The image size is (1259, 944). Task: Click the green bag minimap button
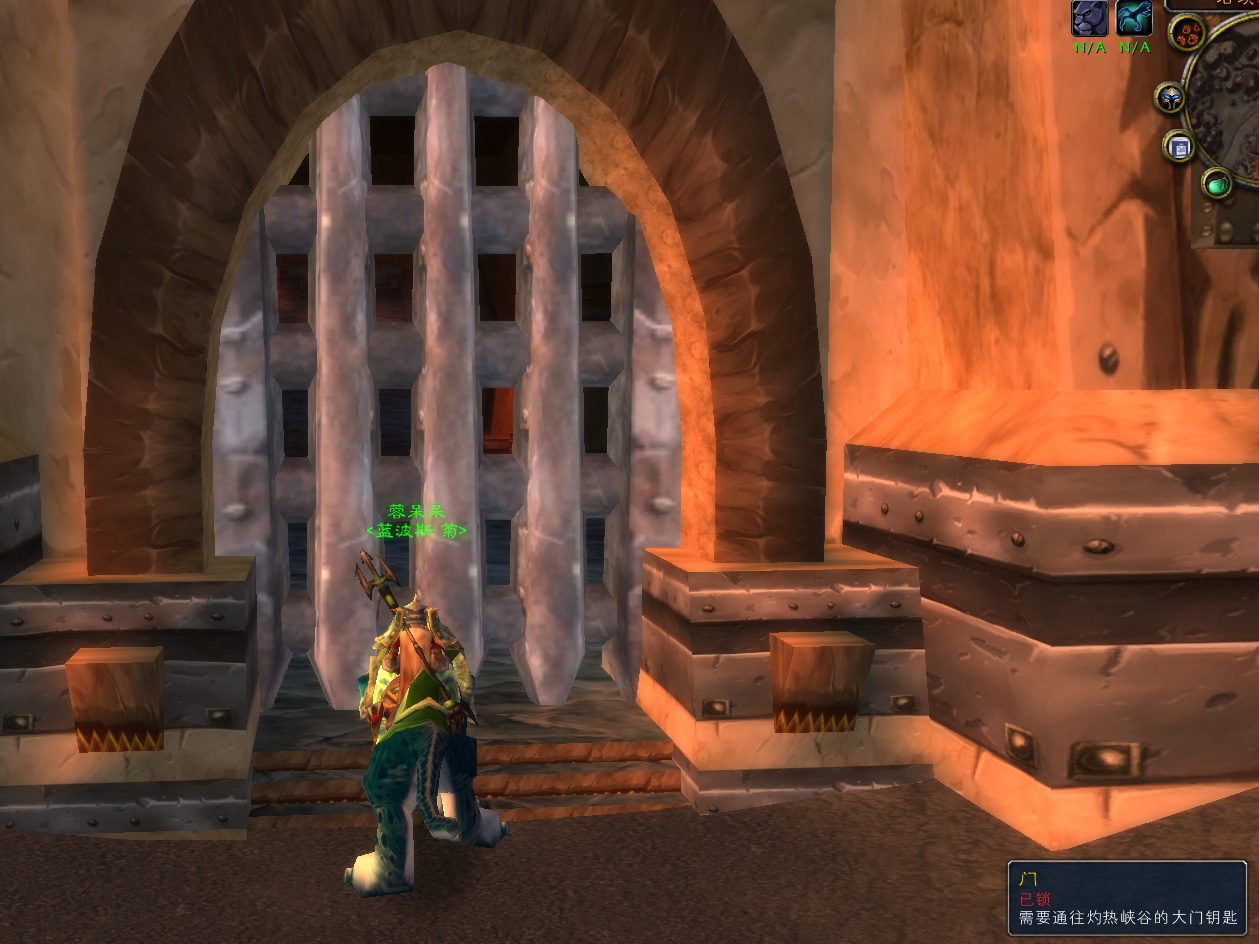[1217, 184]
